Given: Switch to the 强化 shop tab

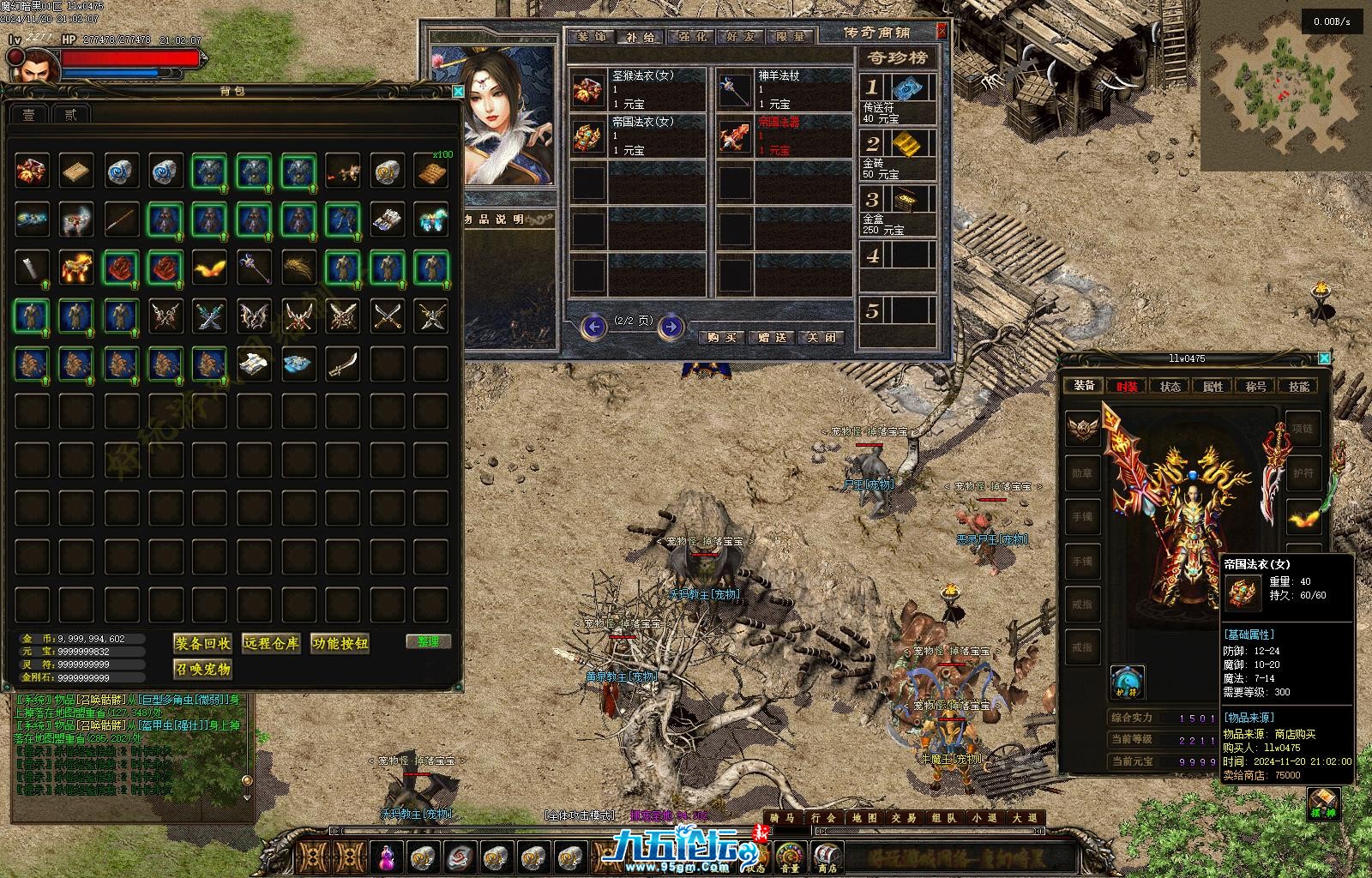Looking at the screenshot, I should (x=691, y=37).
